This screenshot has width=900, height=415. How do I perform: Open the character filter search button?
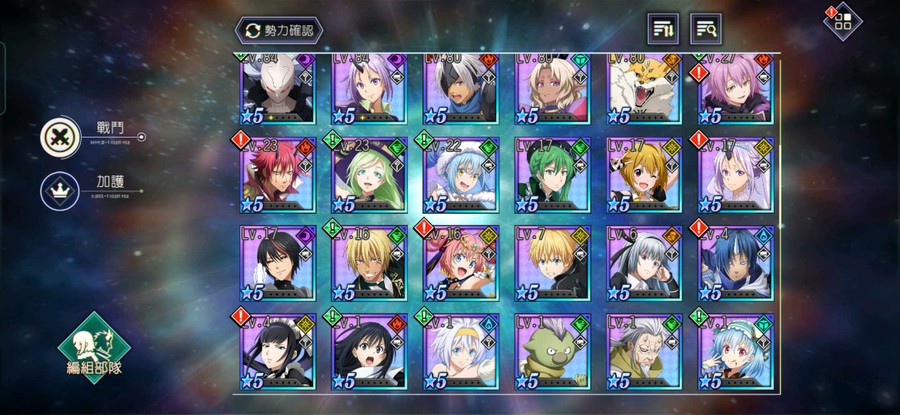(706, 30)
